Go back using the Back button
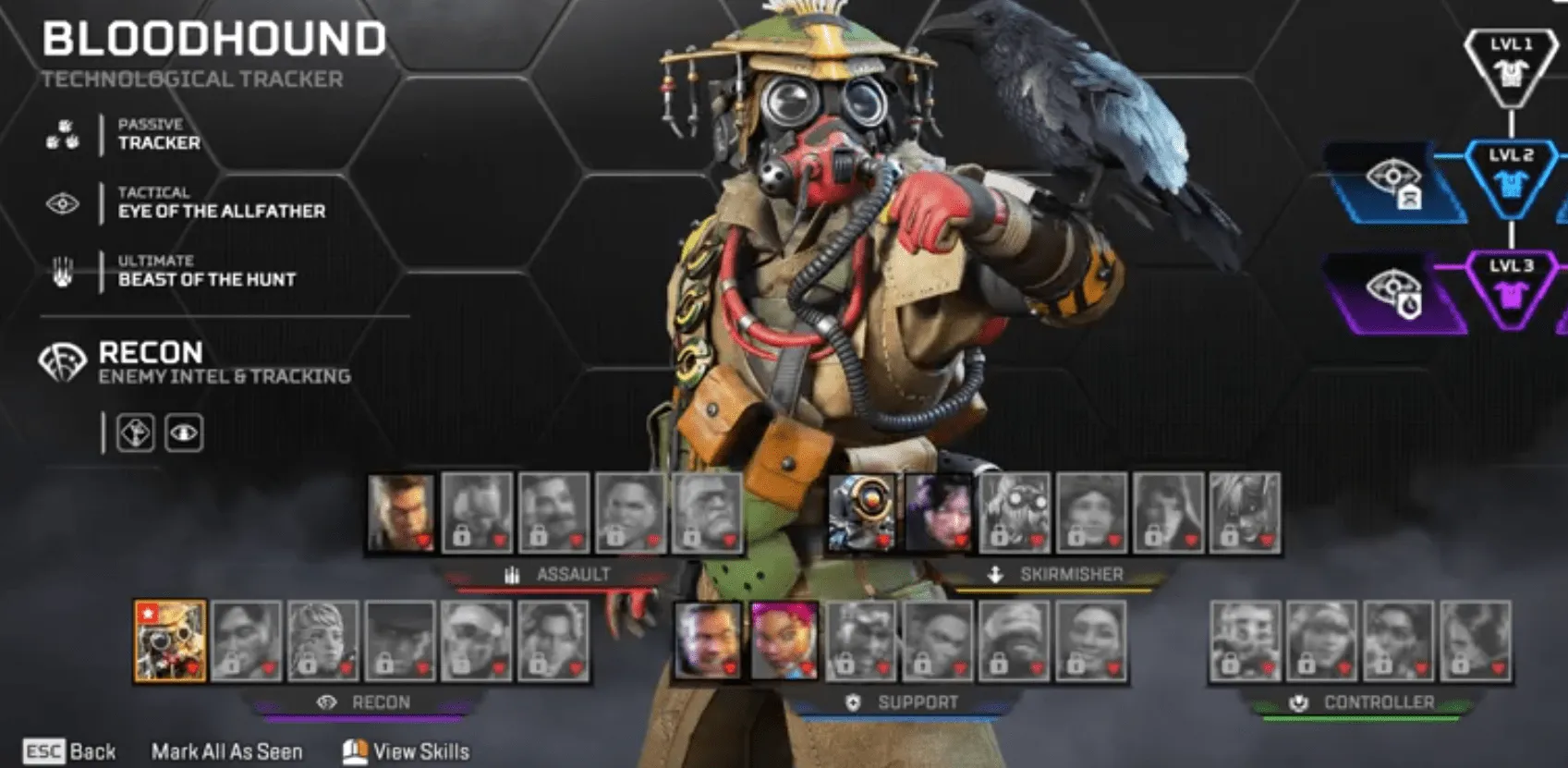This screenshot has height=768, width=1568. 71,751
